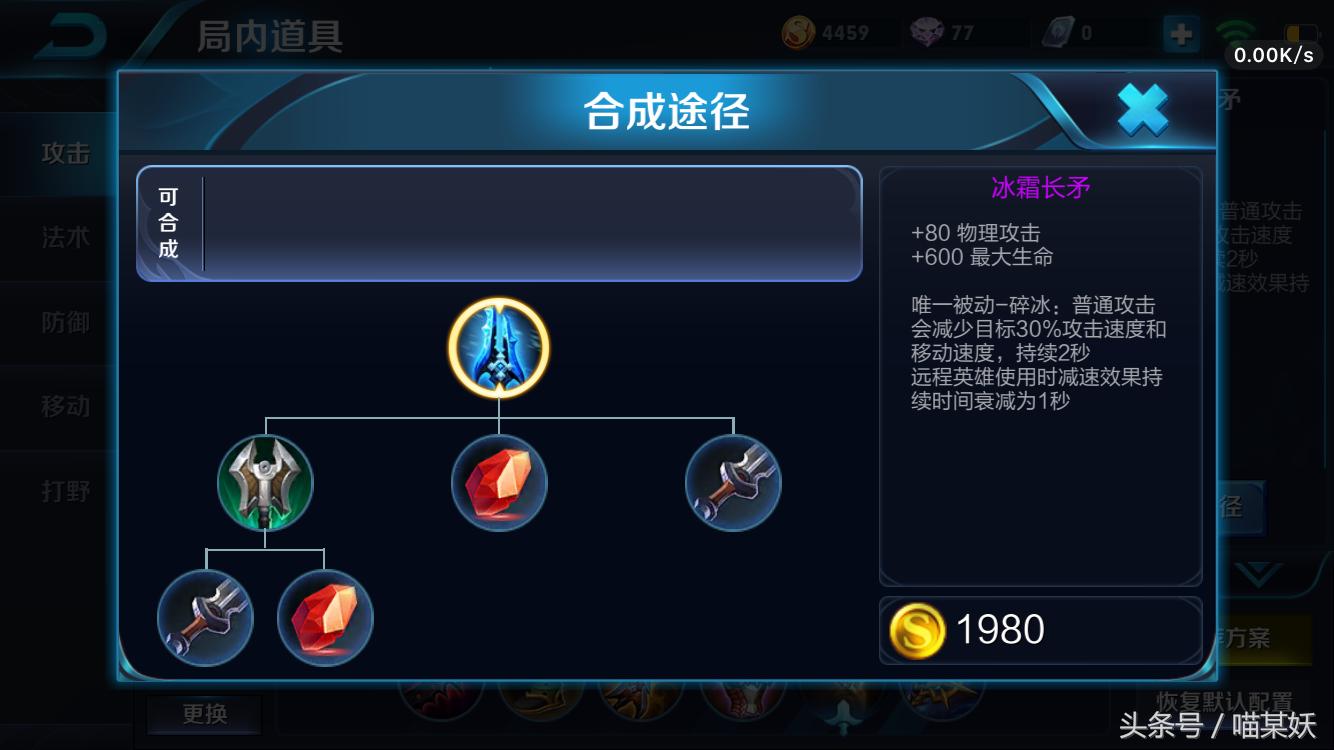Select the Frost Spear icon in the synthesis tree

click(497, 347)
